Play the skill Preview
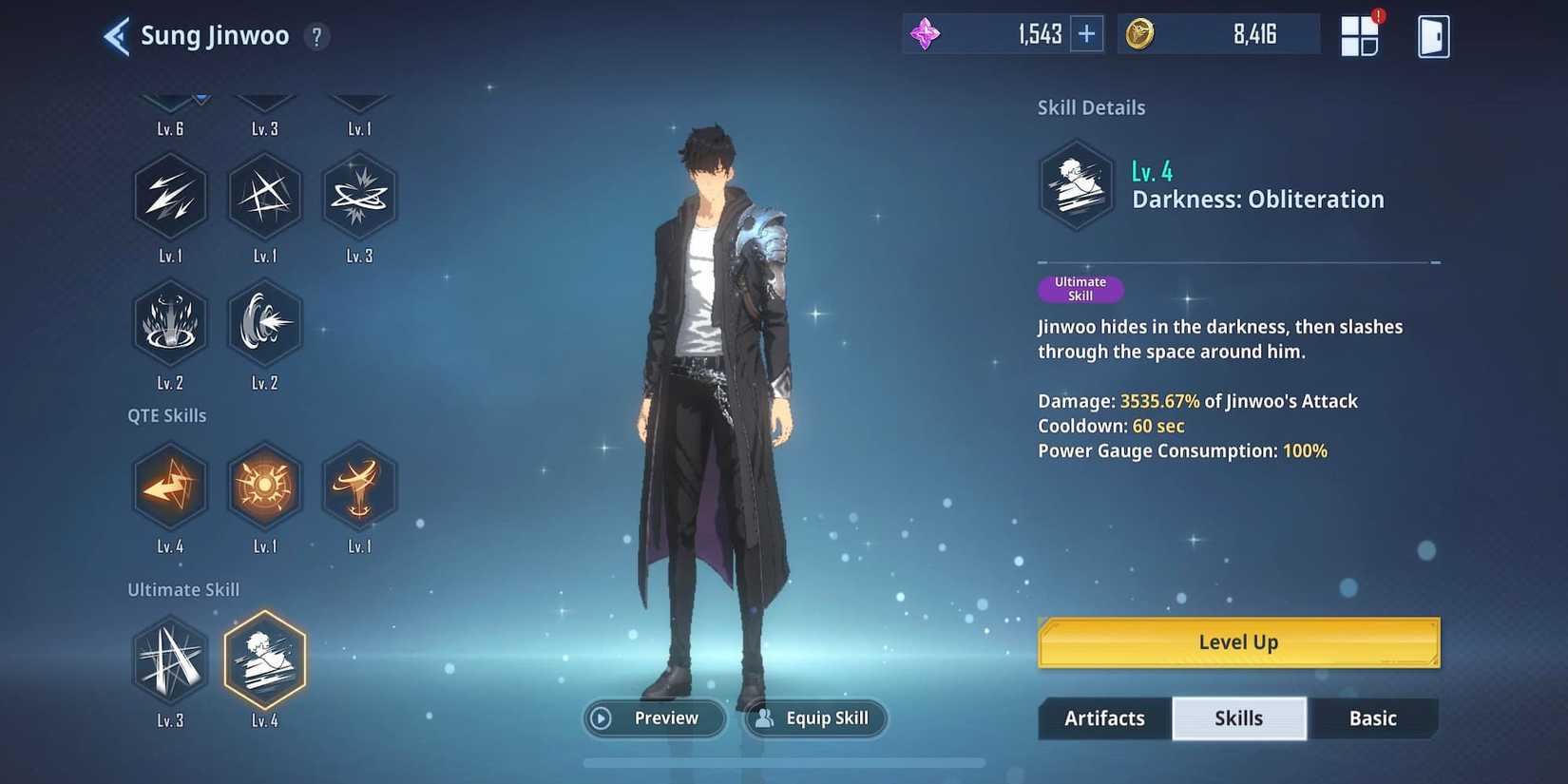Screen dimensions: 1568x784 point(654,718)
